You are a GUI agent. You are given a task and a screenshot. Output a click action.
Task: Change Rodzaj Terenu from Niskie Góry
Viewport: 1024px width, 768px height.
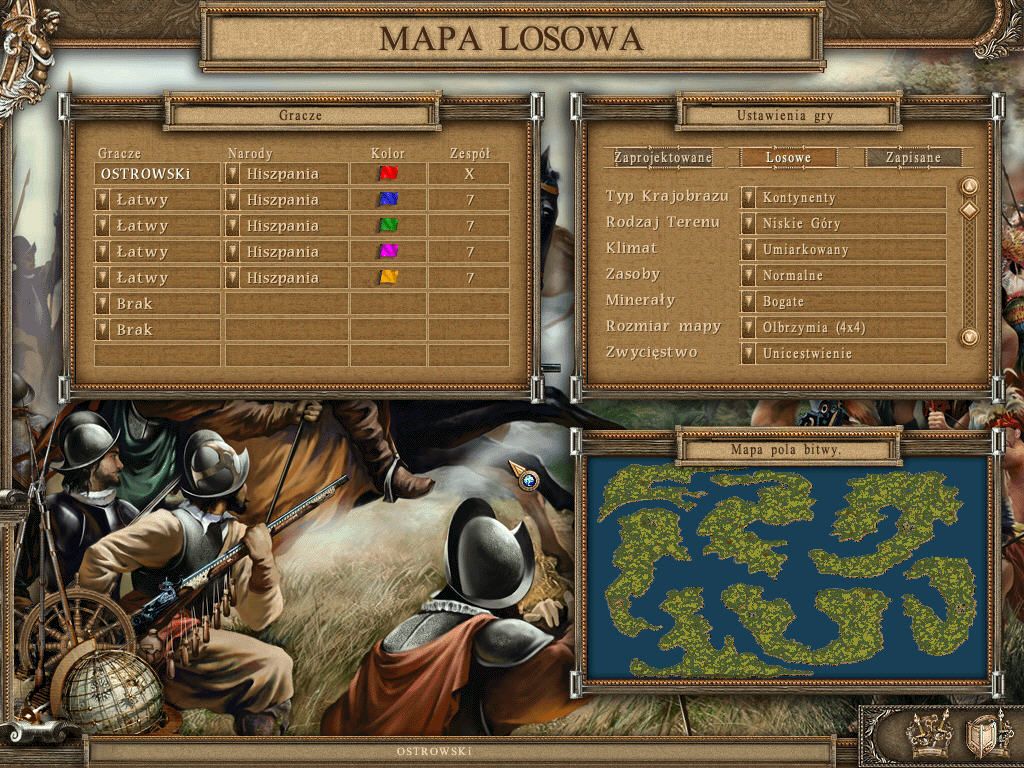[x=748, y=223]
